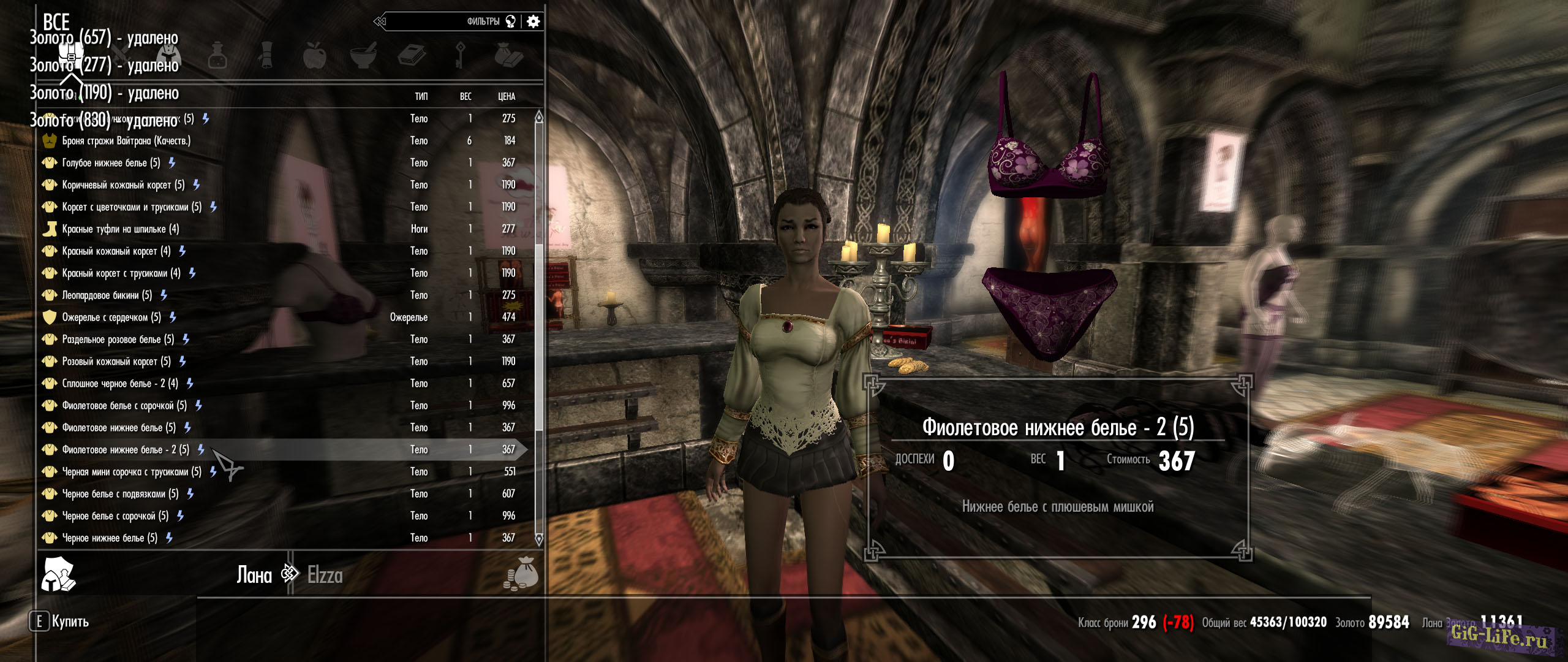Open the settings gear in the search bar
The height and width of the screenshot is (662, 1568).
[x=533, y=21]
